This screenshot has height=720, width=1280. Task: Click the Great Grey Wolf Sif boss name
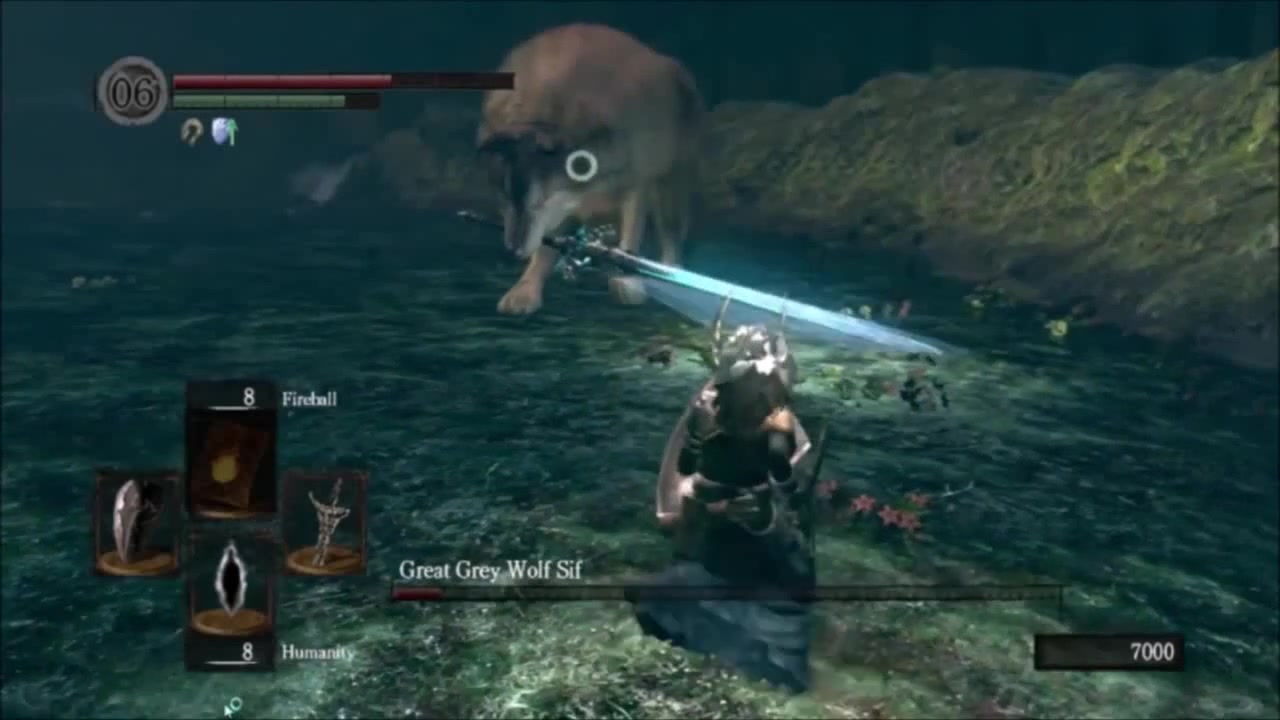493,572
